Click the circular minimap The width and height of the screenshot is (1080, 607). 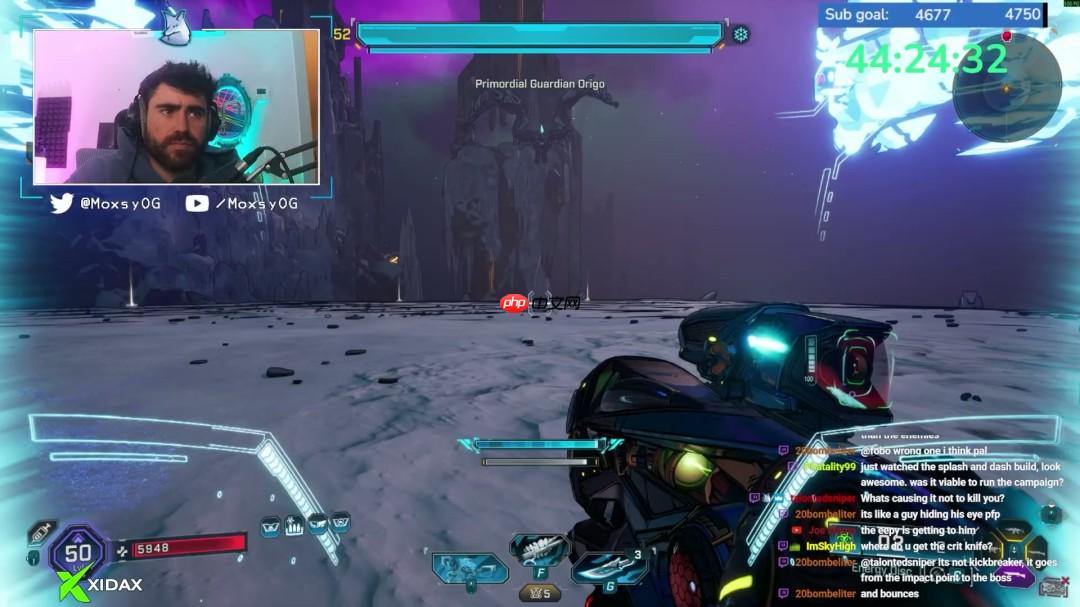pos(1005,87)
